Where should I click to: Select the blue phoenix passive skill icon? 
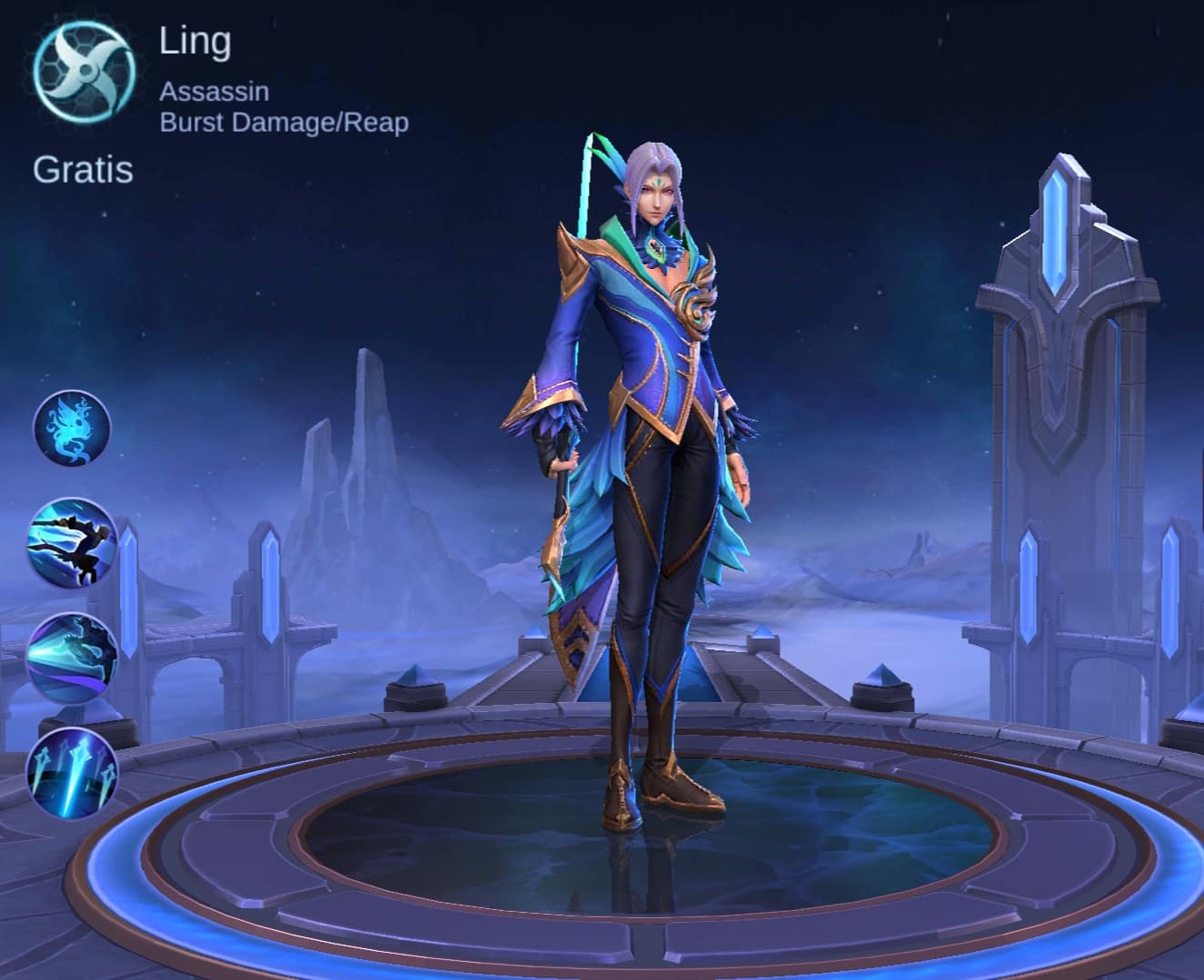72,428
